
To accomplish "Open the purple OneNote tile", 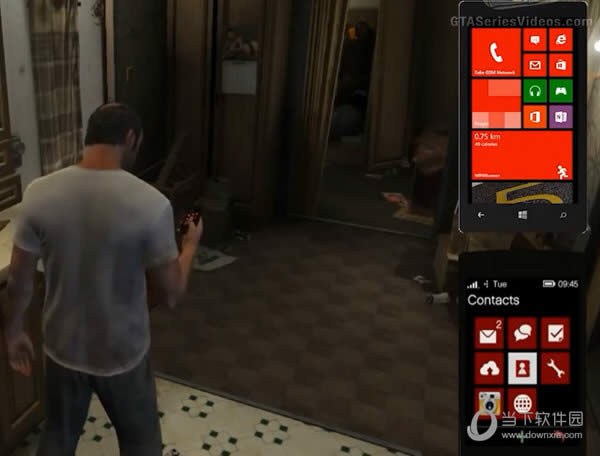I will [x=560, y=116].
